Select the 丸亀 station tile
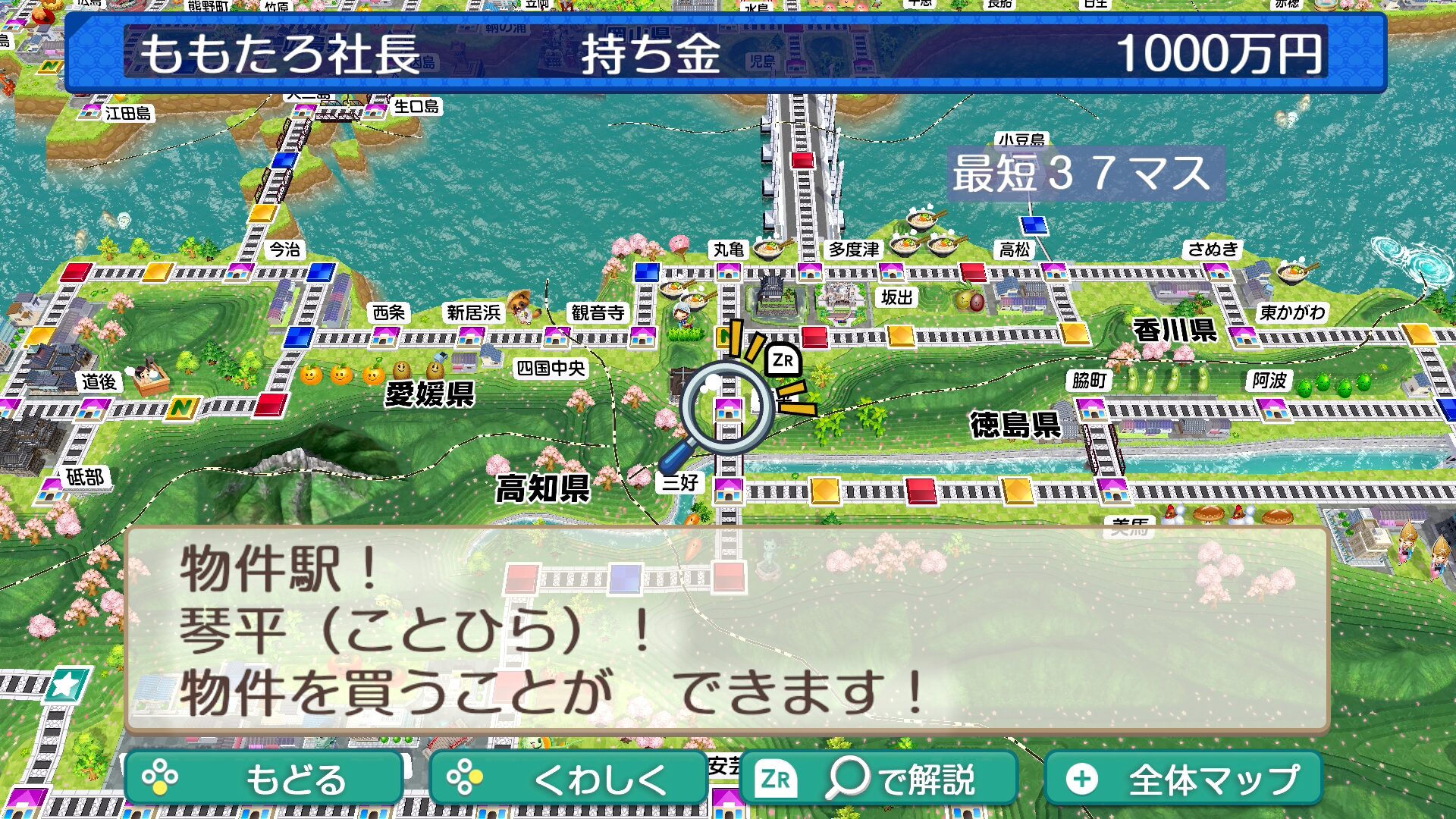 coord(729,271)
